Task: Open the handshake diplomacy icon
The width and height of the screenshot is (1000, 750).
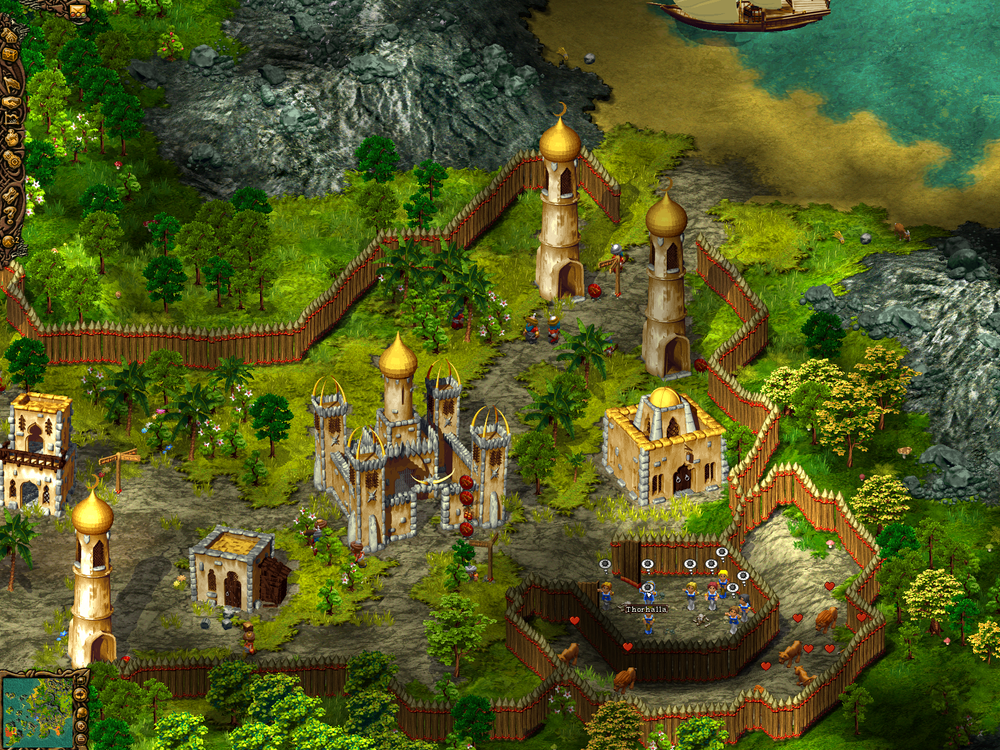Action: pos(11,101)
